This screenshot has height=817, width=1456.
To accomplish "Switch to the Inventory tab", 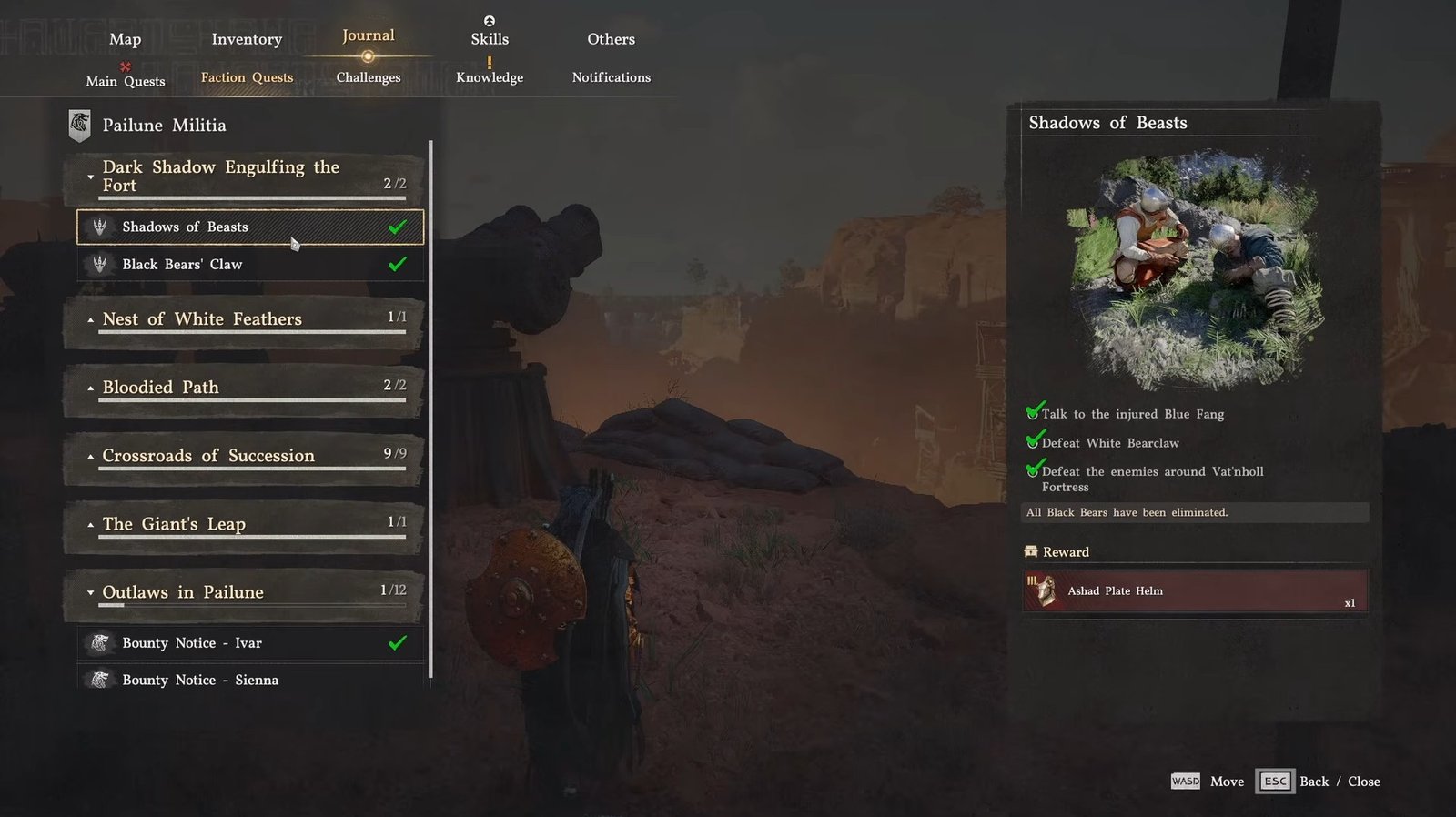I will coord(247,39).
